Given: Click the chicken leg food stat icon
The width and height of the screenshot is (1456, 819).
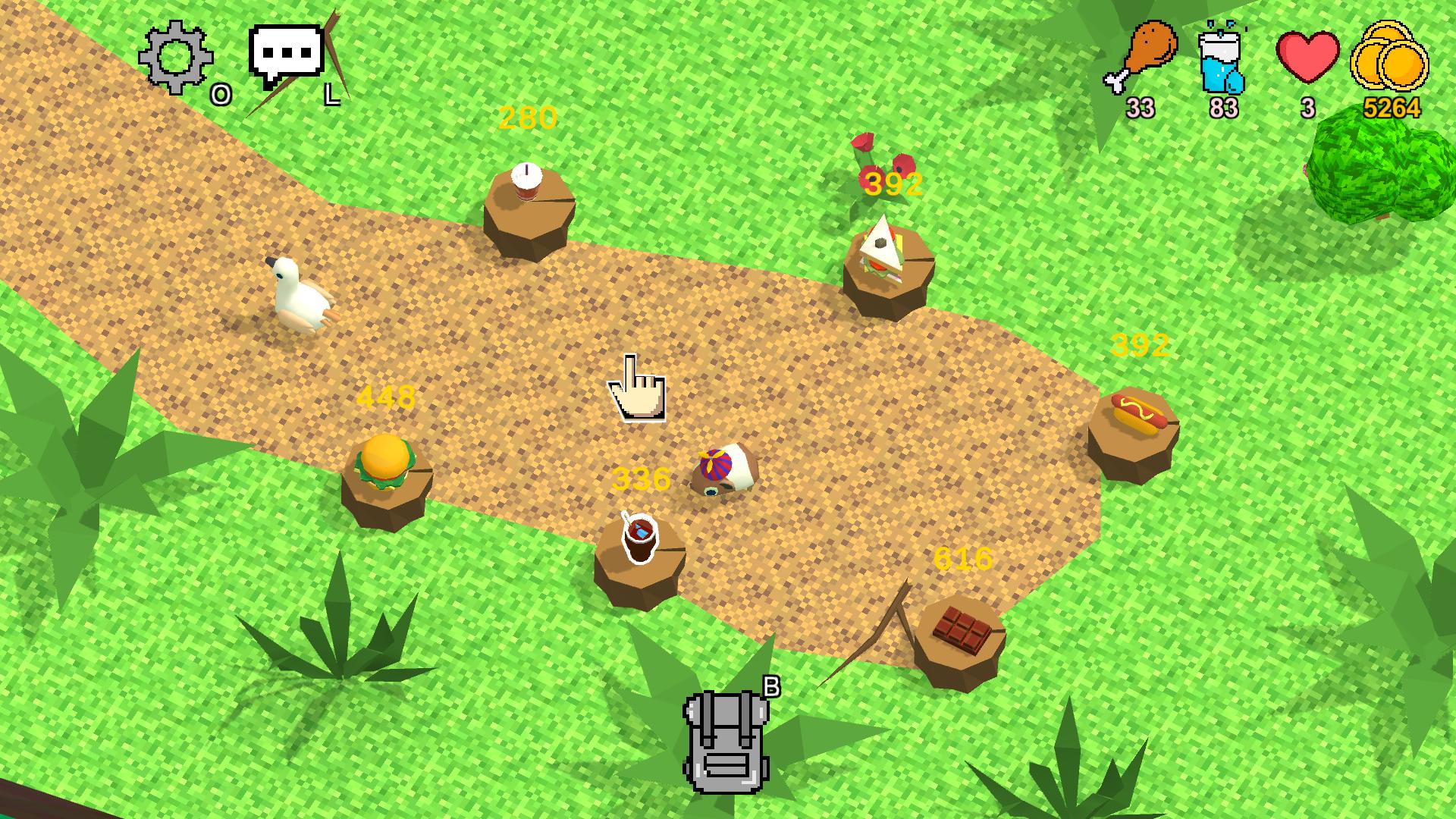Looking at the screenshot, I should click(1147, 53).
